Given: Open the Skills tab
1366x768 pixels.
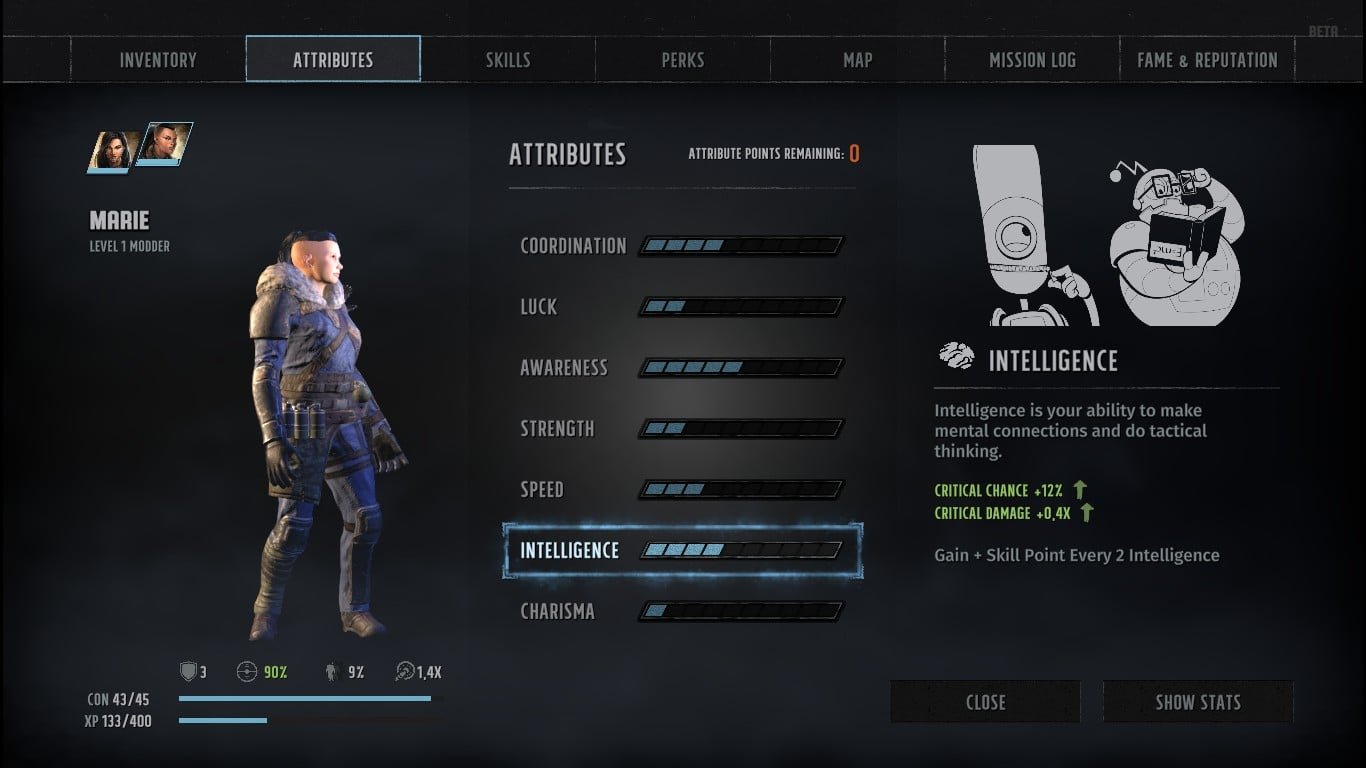Looking at the screenshot, I should point(508,60).
